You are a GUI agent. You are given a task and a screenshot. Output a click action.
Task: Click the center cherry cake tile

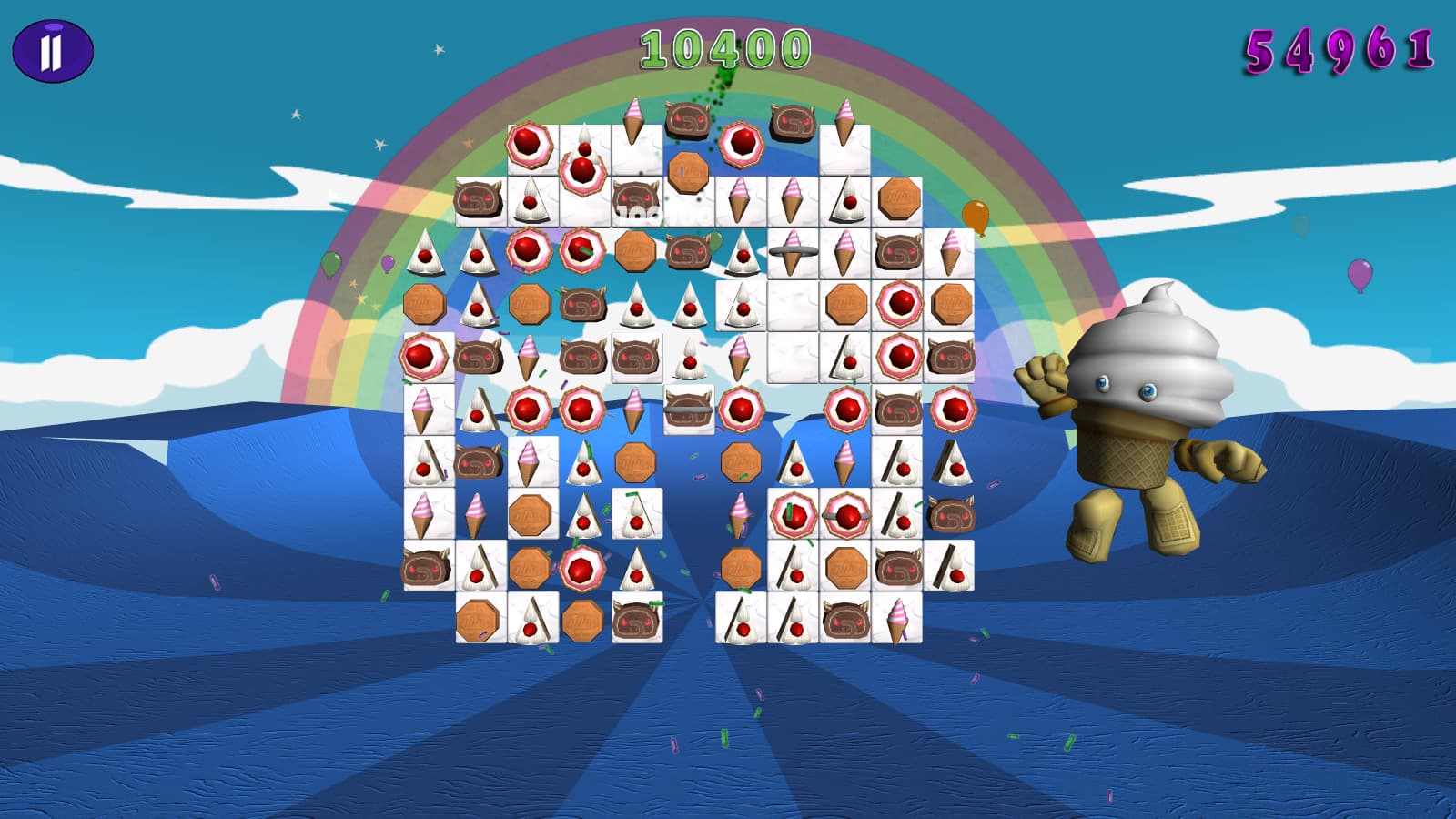[x=740, y=409]
